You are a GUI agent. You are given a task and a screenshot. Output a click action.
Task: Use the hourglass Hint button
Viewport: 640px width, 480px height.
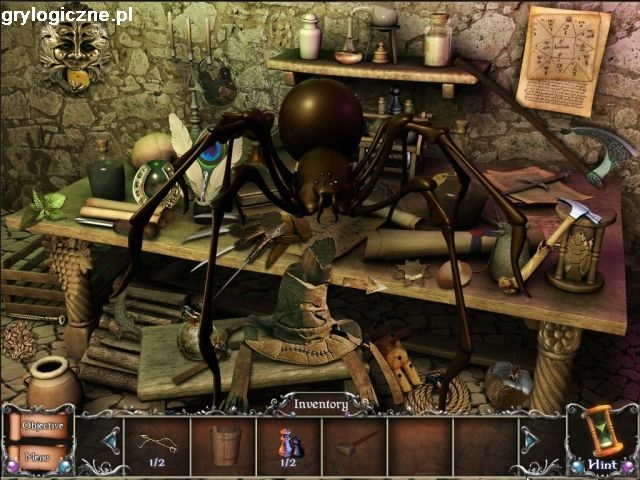coord(603,438)
